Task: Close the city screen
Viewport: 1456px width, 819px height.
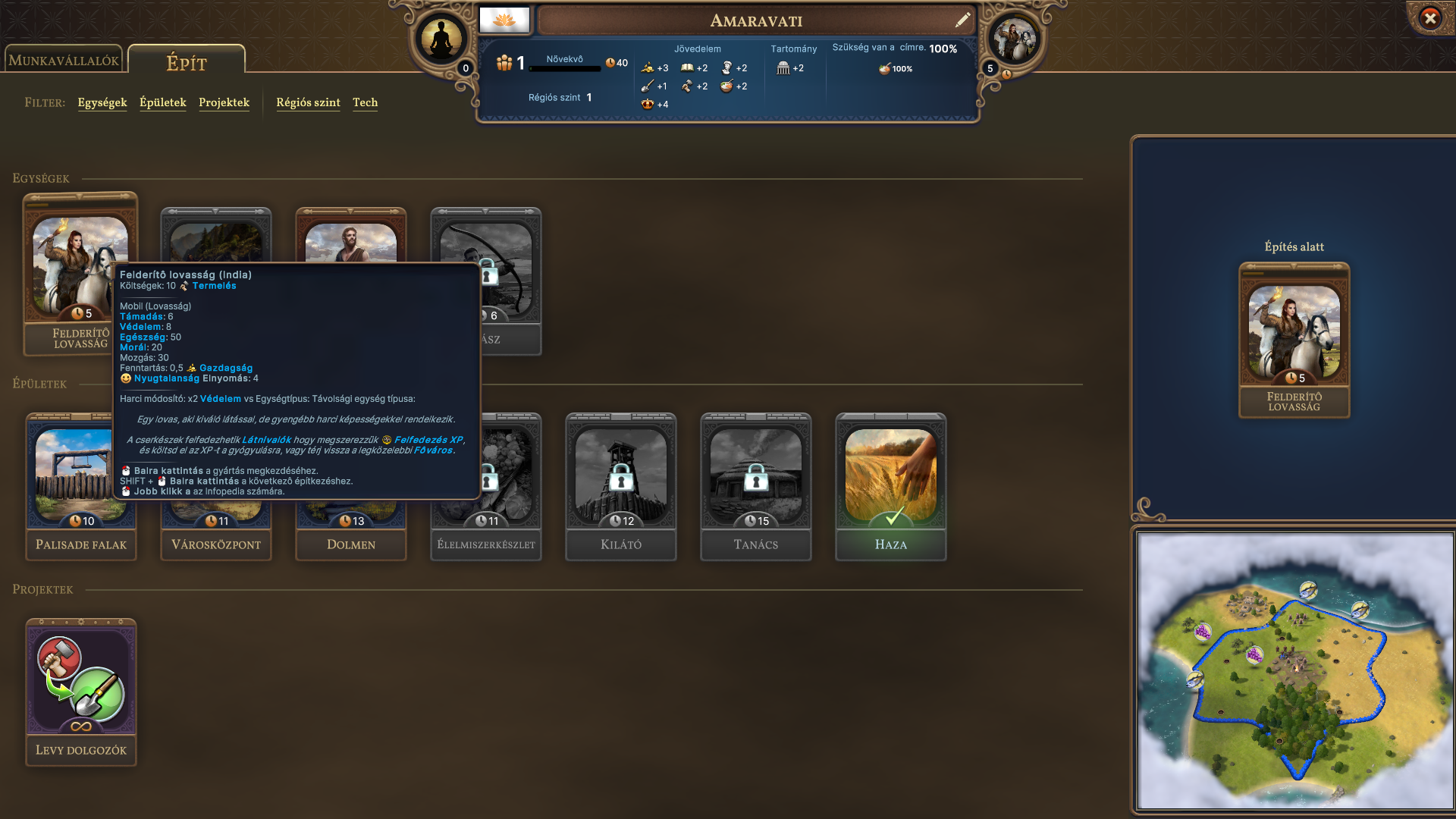Action: [1430, 18]
